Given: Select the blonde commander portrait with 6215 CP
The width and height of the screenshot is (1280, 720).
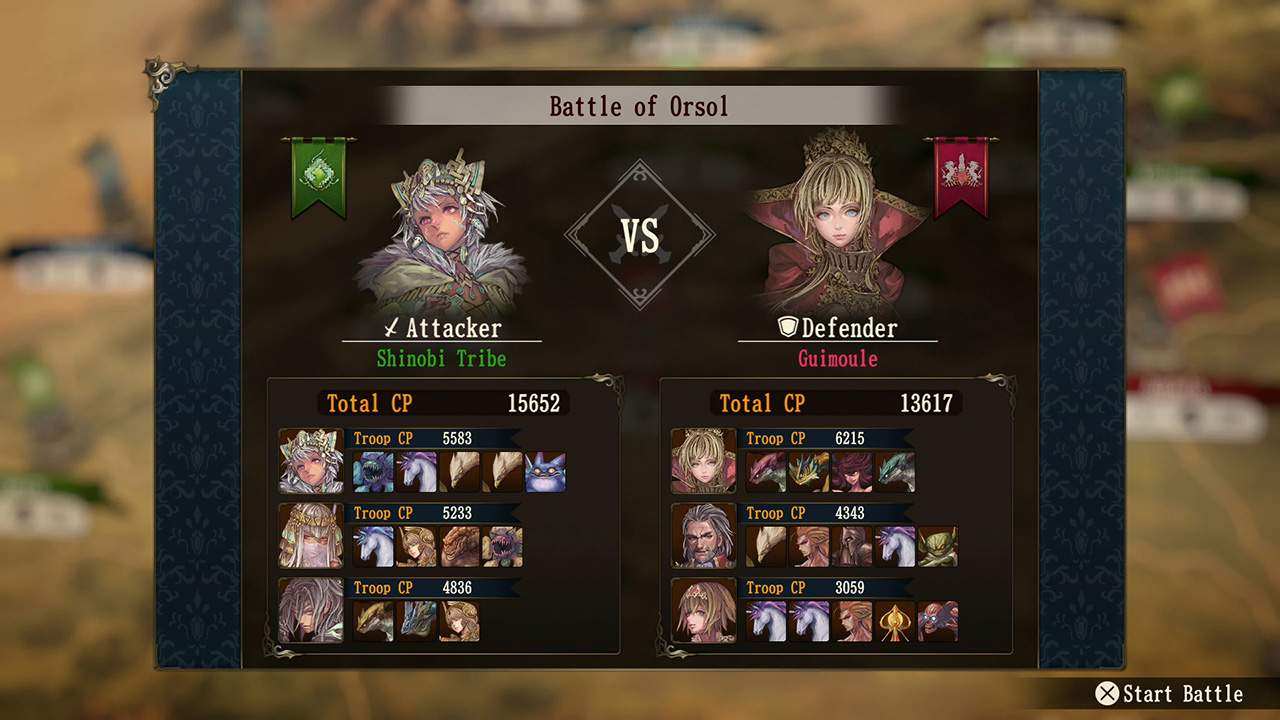Looking at the screenshot, I should (x=703, y=461).
